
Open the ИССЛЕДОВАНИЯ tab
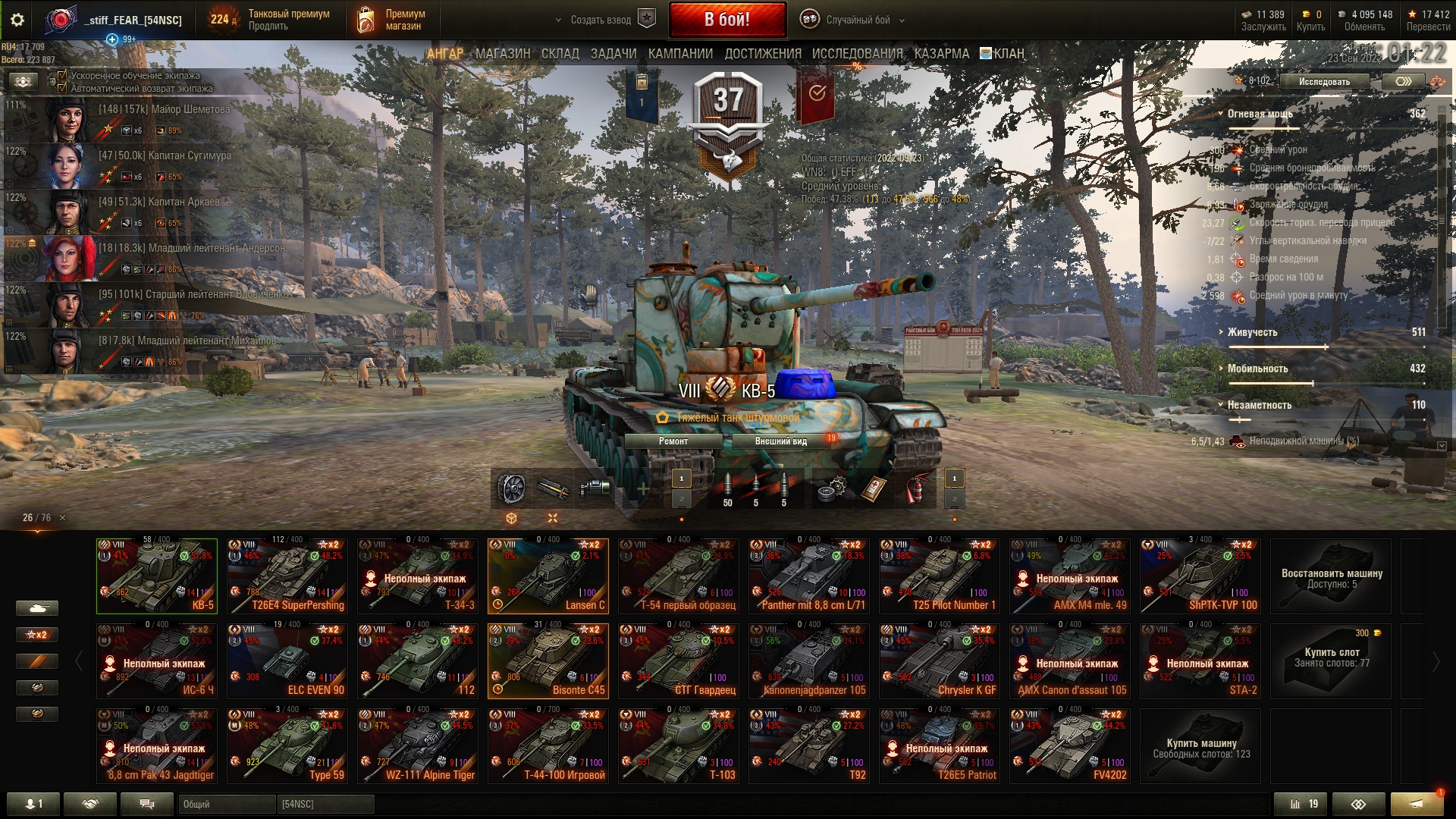[857, 54]
